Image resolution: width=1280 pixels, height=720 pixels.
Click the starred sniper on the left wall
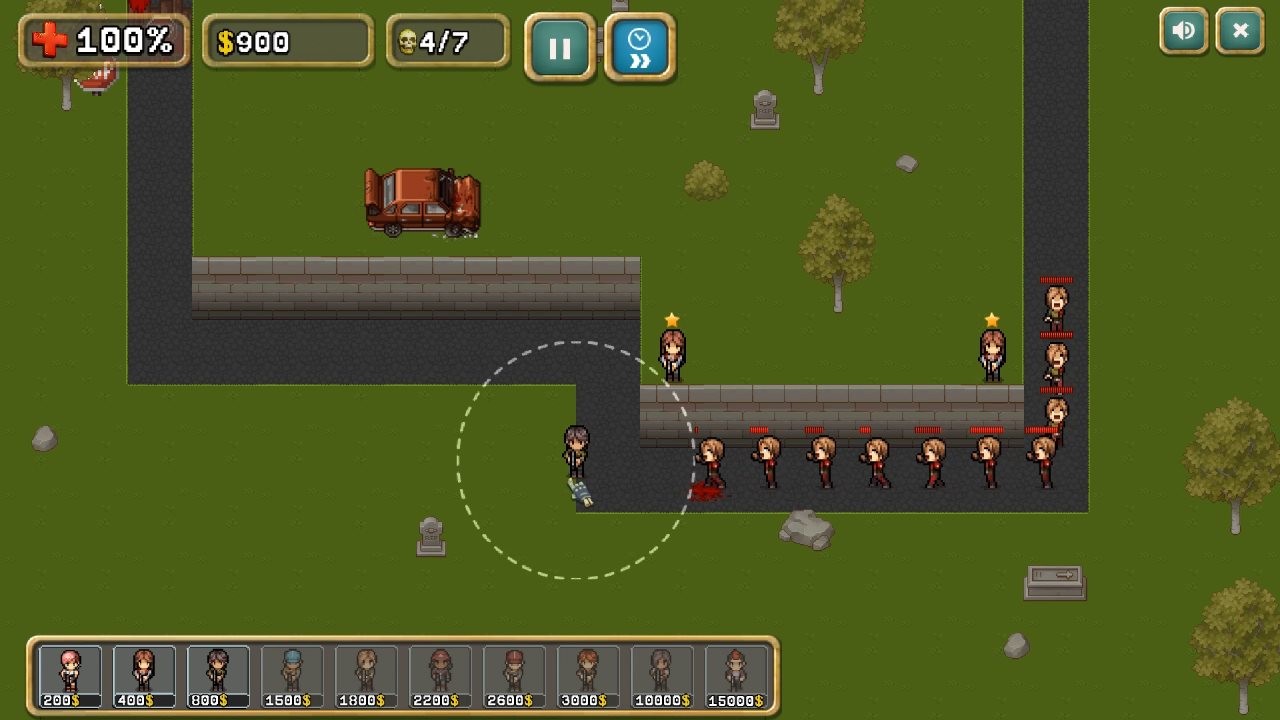(673, 352)
